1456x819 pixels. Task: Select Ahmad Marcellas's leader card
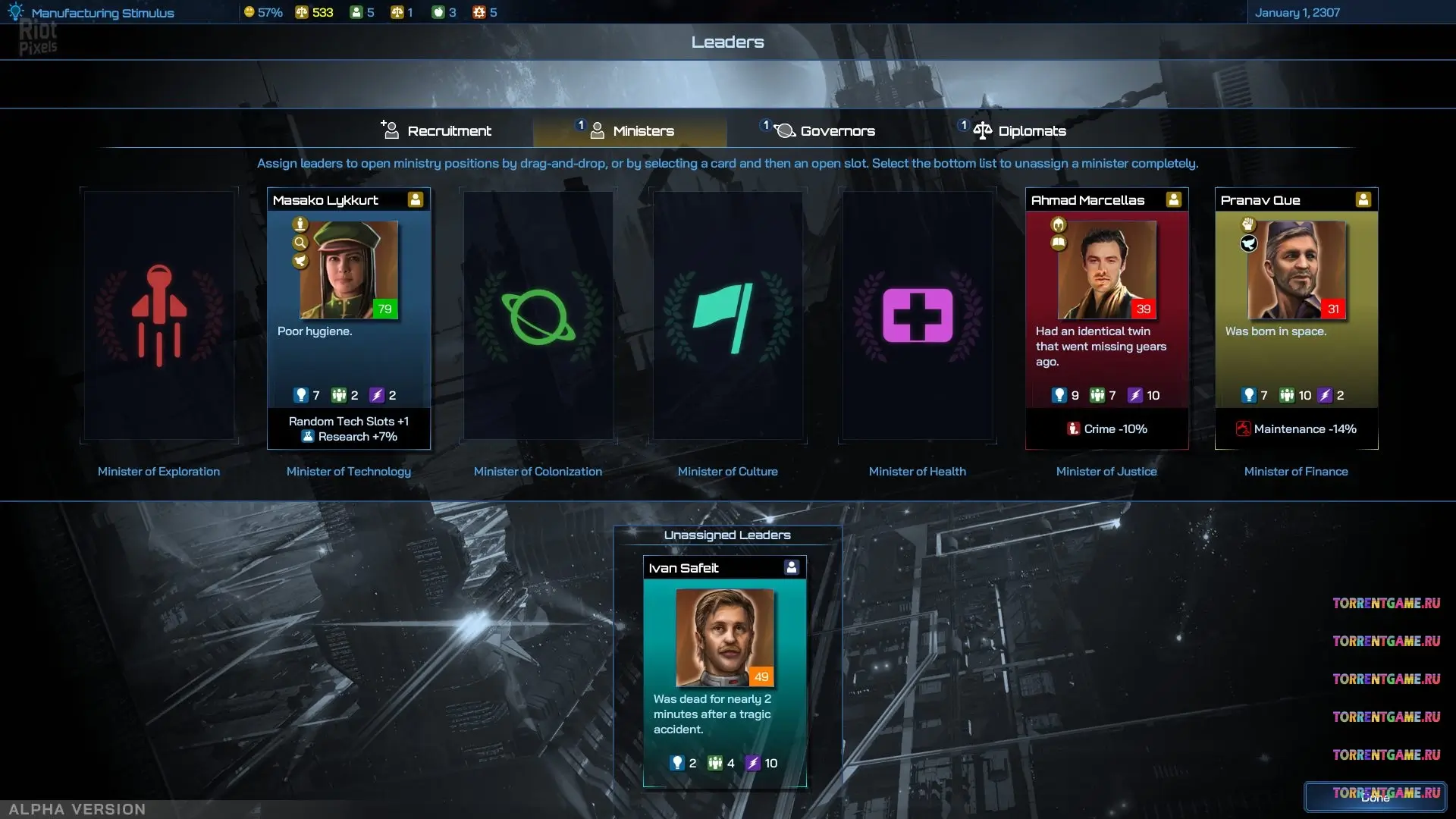point(1106,317)
